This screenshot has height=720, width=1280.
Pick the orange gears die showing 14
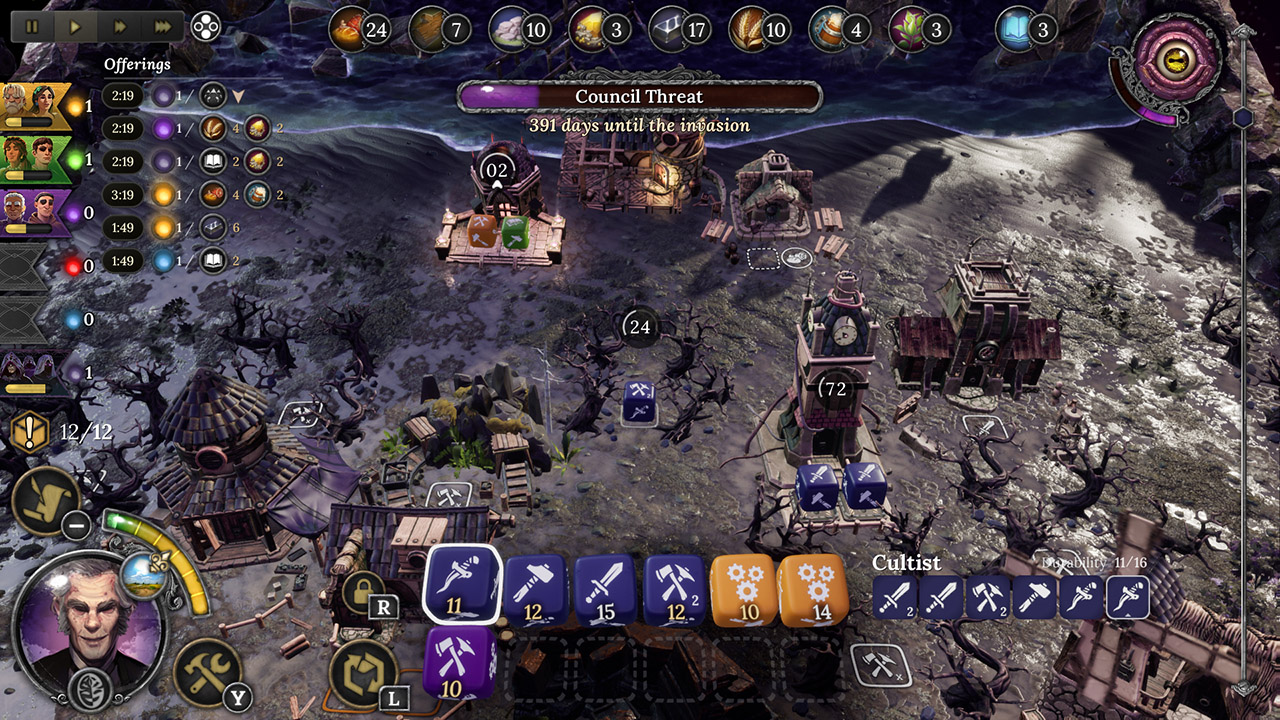(x=815, y=586)
